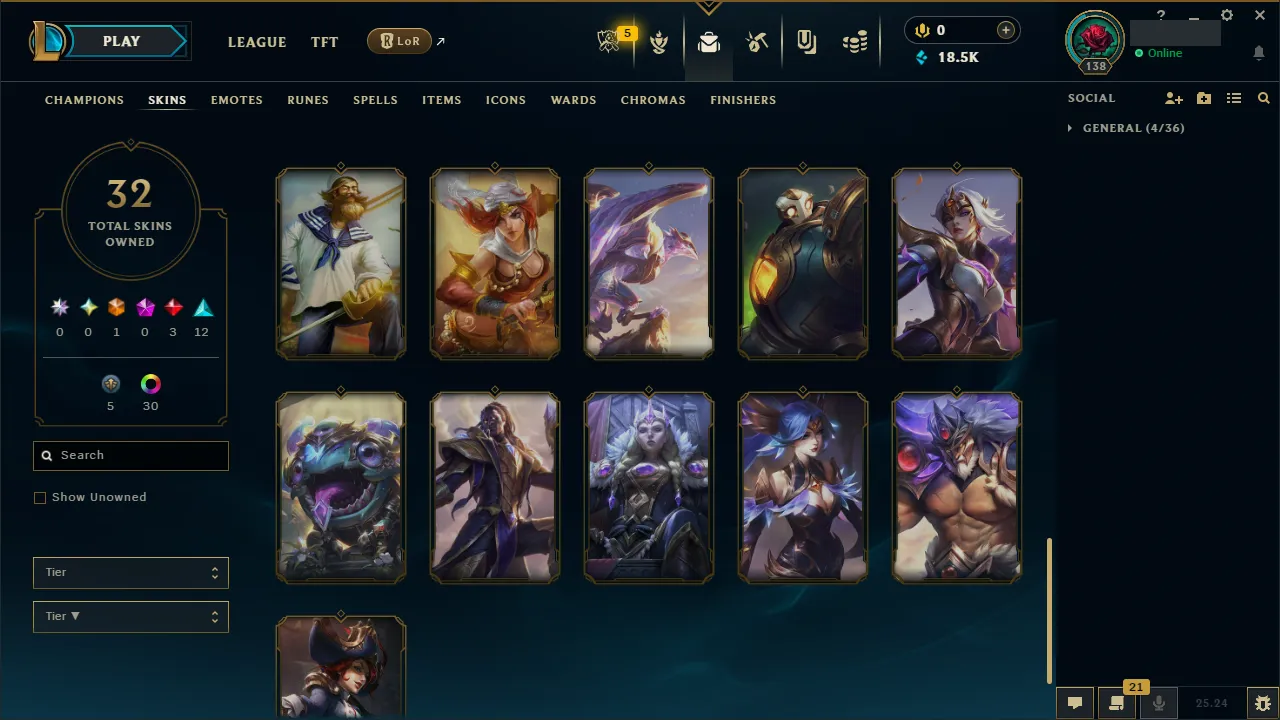Image resolution: width=1280 pixels, height=720 pixels.
Task: Open the Collection backpack icon
Action: tap(708, 41)
